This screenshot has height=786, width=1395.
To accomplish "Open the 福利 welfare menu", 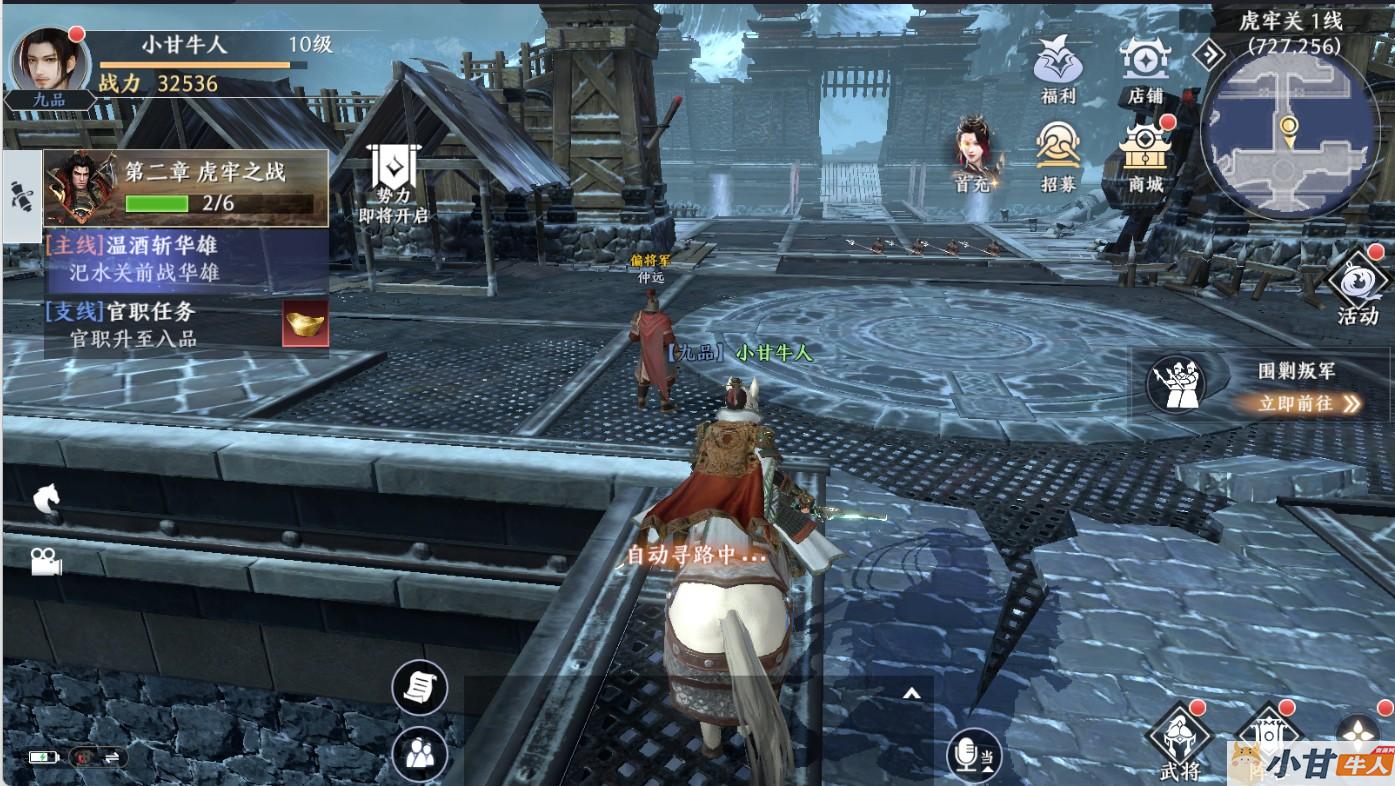I will pos(1057,68).
